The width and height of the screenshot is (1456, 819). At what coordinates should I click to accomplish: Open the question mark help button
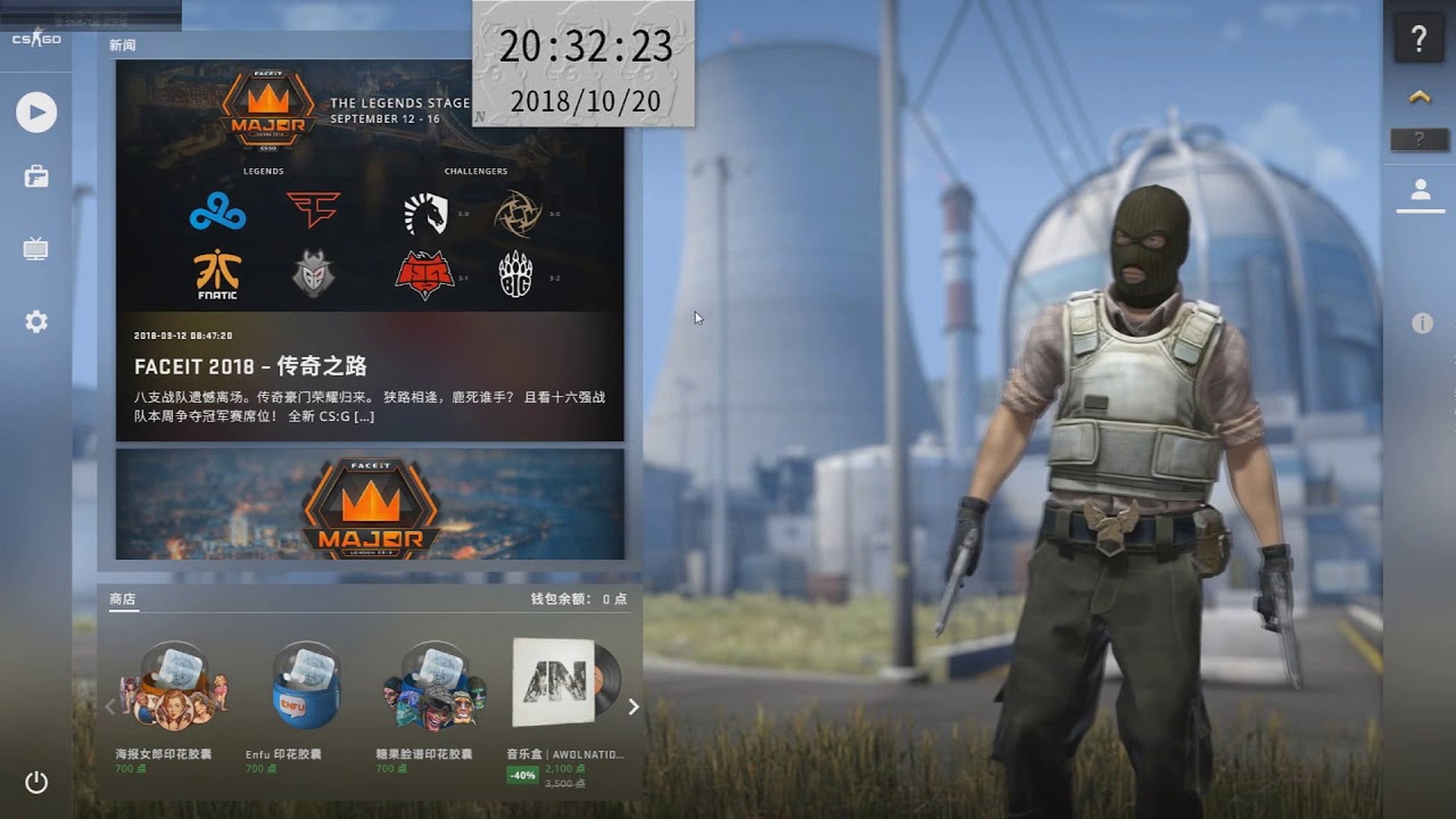point(1419,39)
